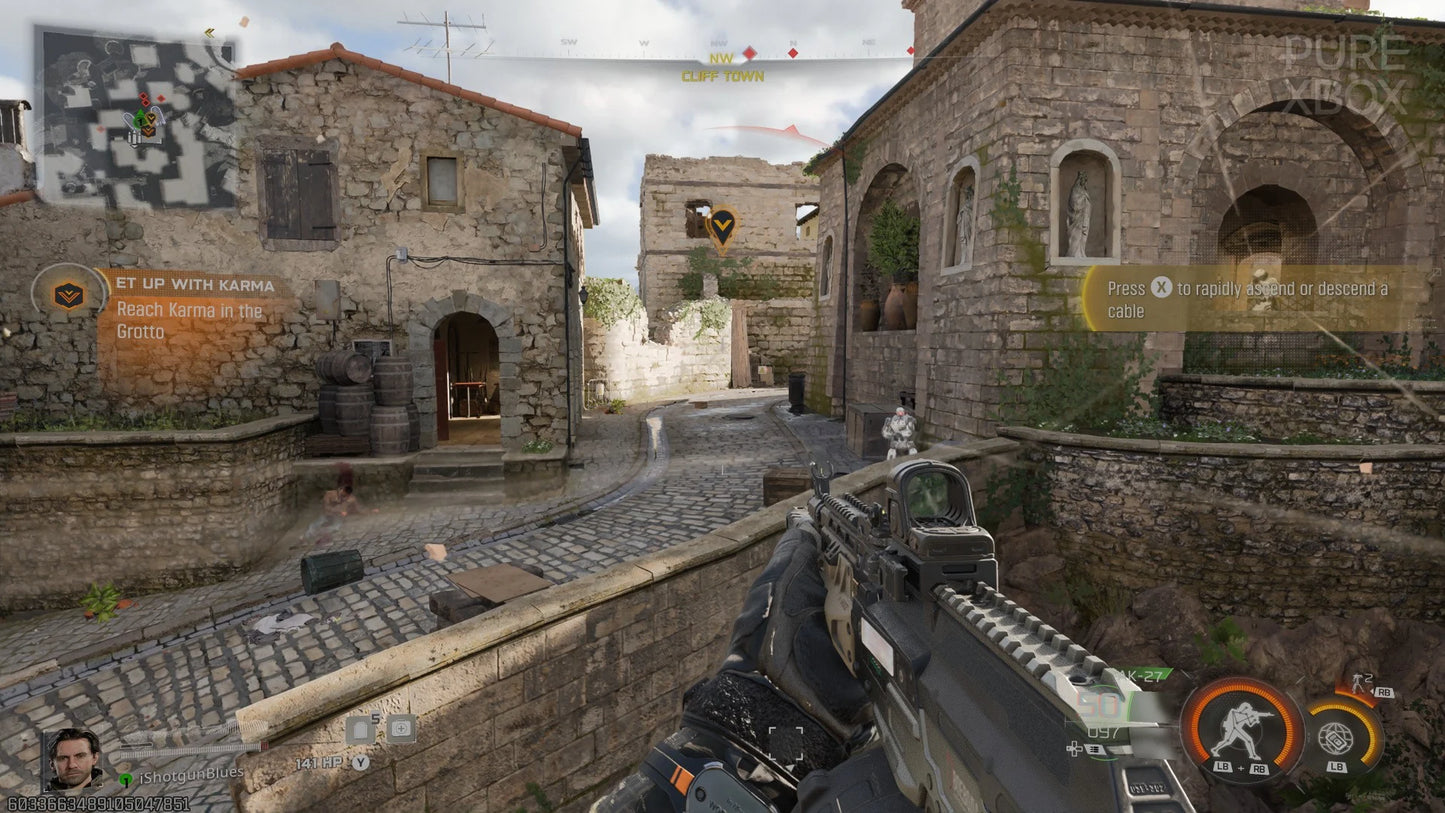Click the fire-mode selector icon beside ammo count
The image size is (1445, 813).
point(1094,747)
